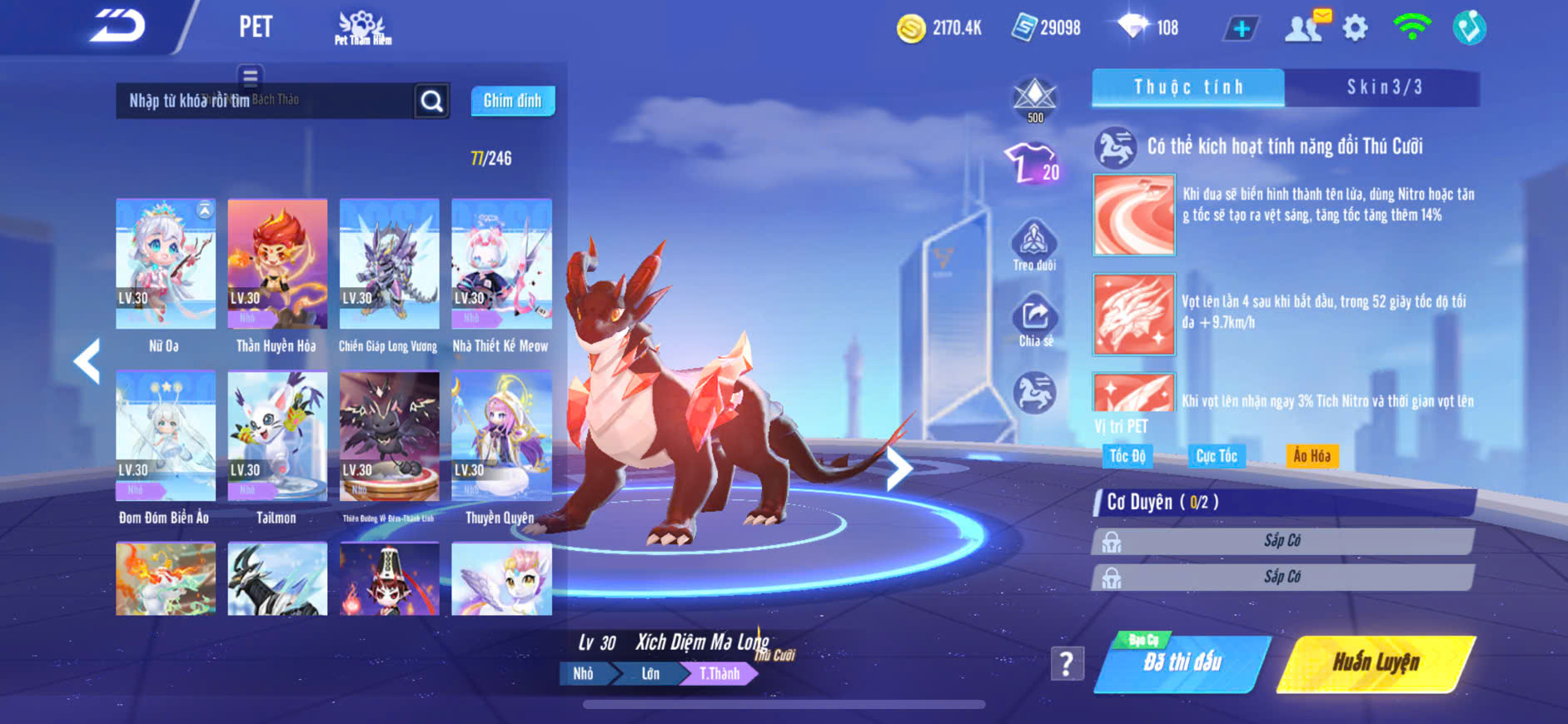Pick the Chiến Giáp Long Vương pet
The height and width of the screenshot is (724, 1568).
(389, 265)
